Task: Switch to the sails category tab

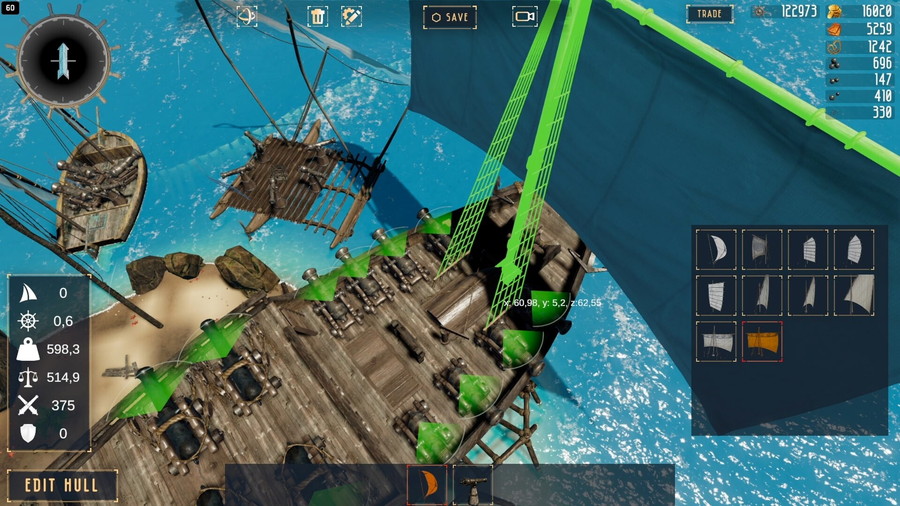Action: pos(427,485)
